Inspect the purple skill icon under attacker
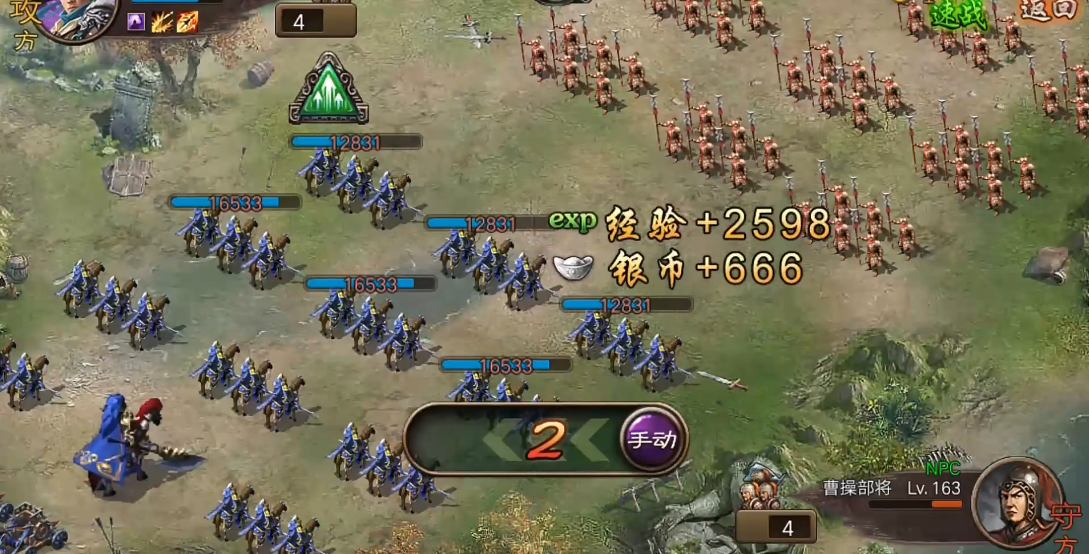This screenshot has width=1089, height=554. point(137,22)
